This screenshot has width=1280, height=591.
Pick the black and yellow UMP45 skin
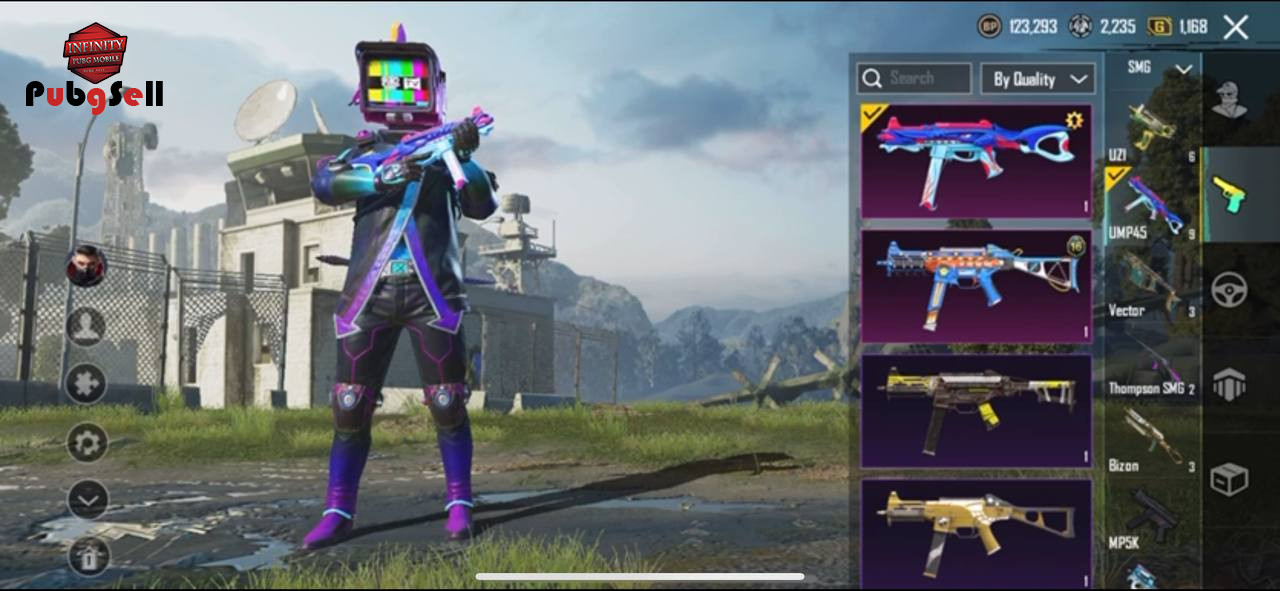click(975, 410)
